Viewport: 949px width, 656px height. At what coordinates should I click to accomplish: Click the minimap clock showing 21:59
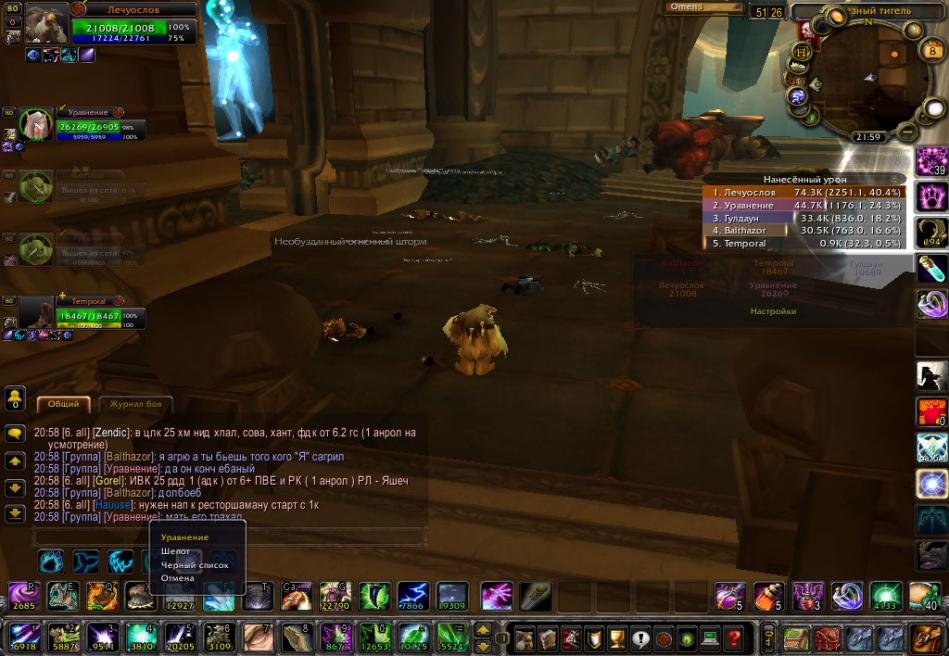867,137
